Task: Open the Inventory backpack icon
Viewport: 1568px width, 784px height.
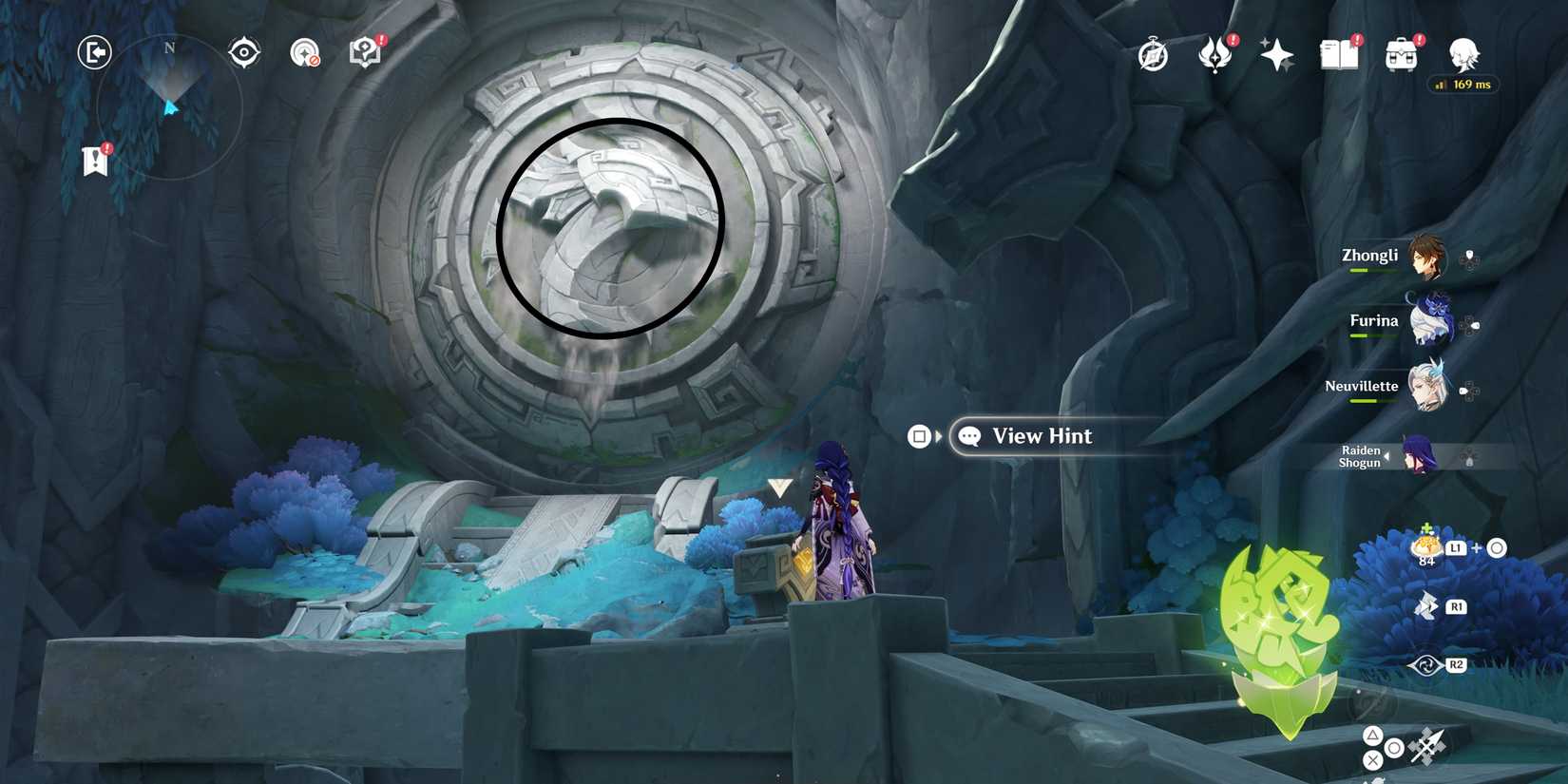Action: pyautogui.click(x=1404, y=55)
